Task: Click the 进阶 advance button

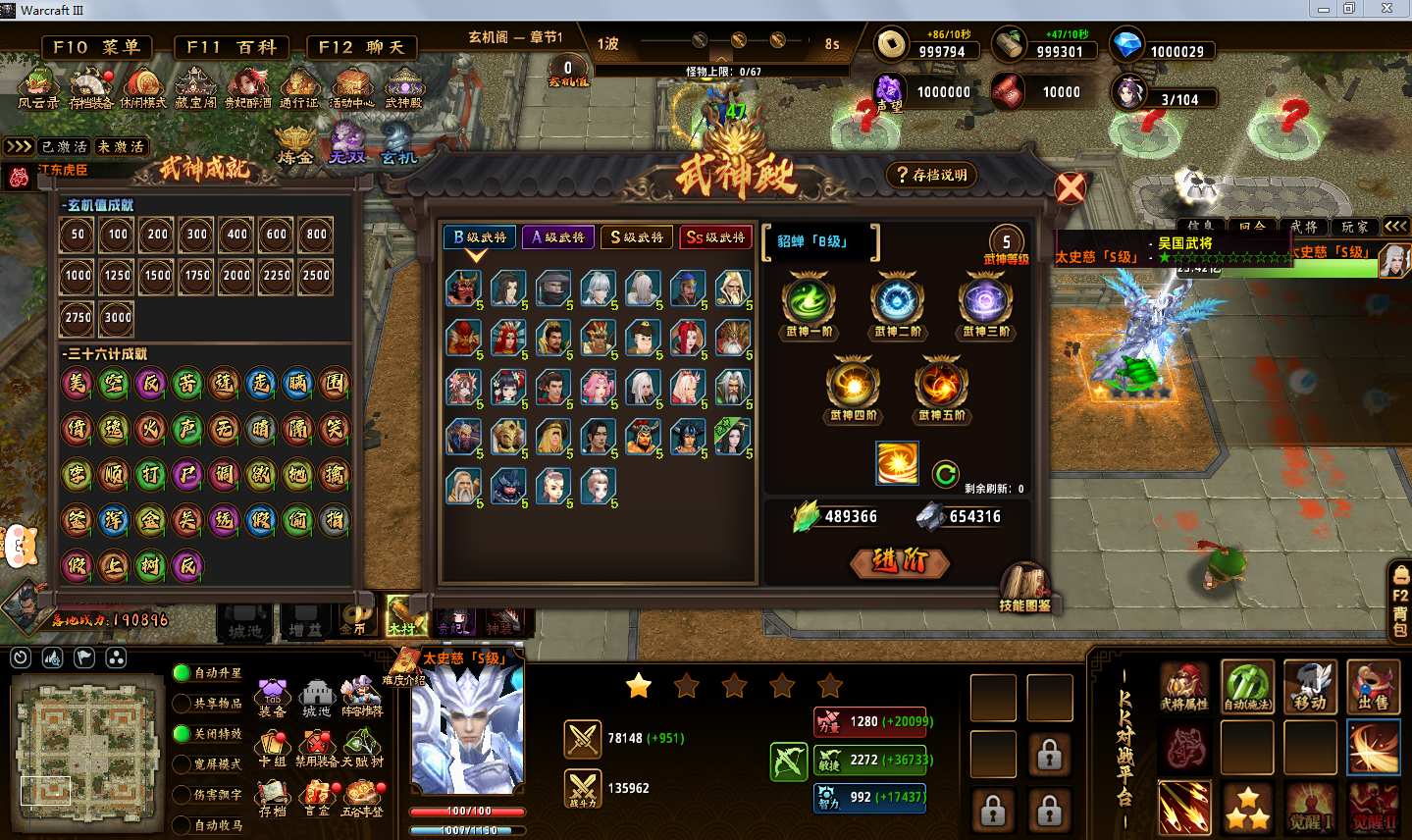Action: point(898,561)
